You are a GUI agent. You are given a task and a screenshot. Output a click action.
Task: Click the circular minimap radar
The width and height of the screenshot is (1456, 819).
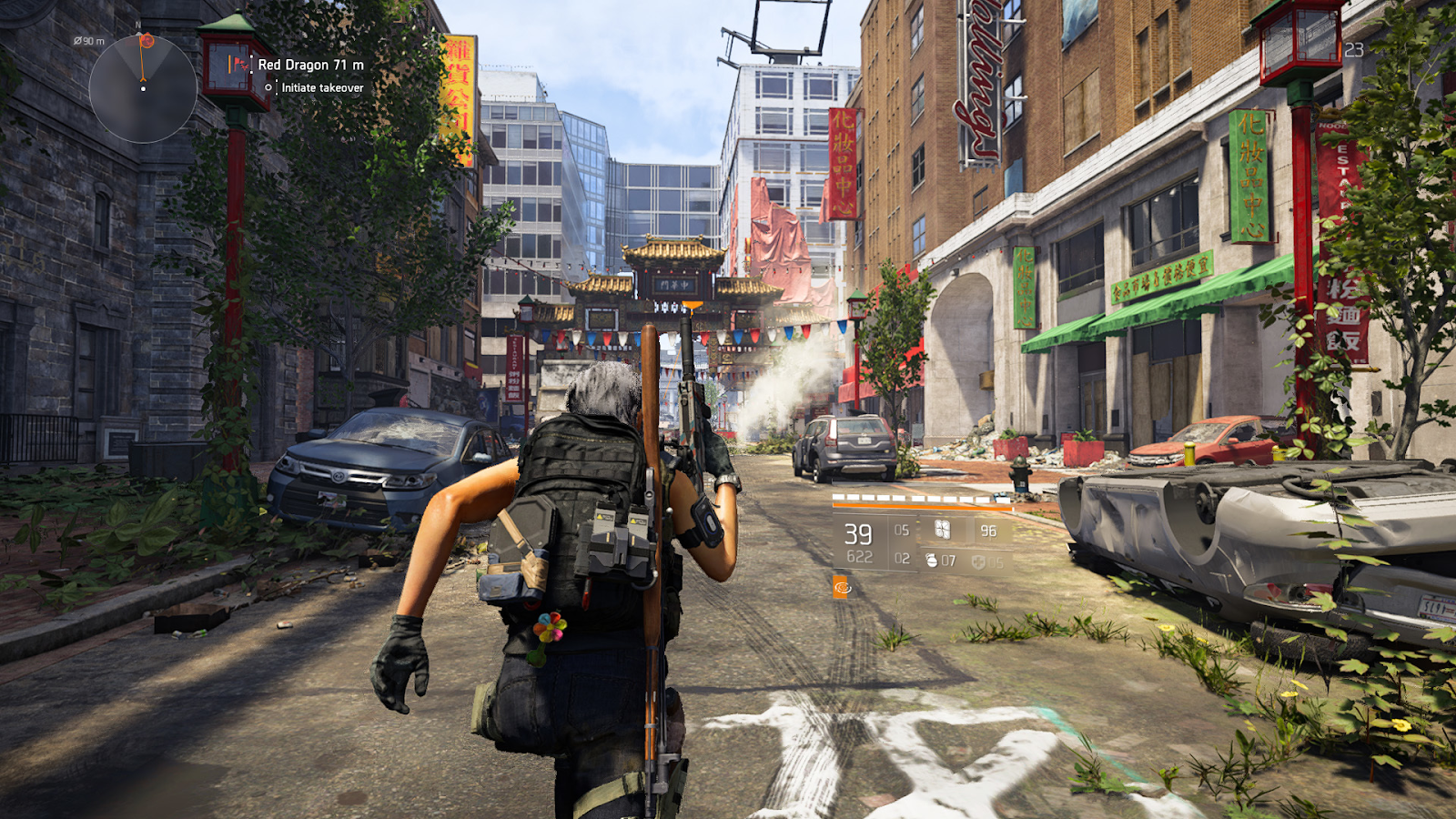click(143, 89)
